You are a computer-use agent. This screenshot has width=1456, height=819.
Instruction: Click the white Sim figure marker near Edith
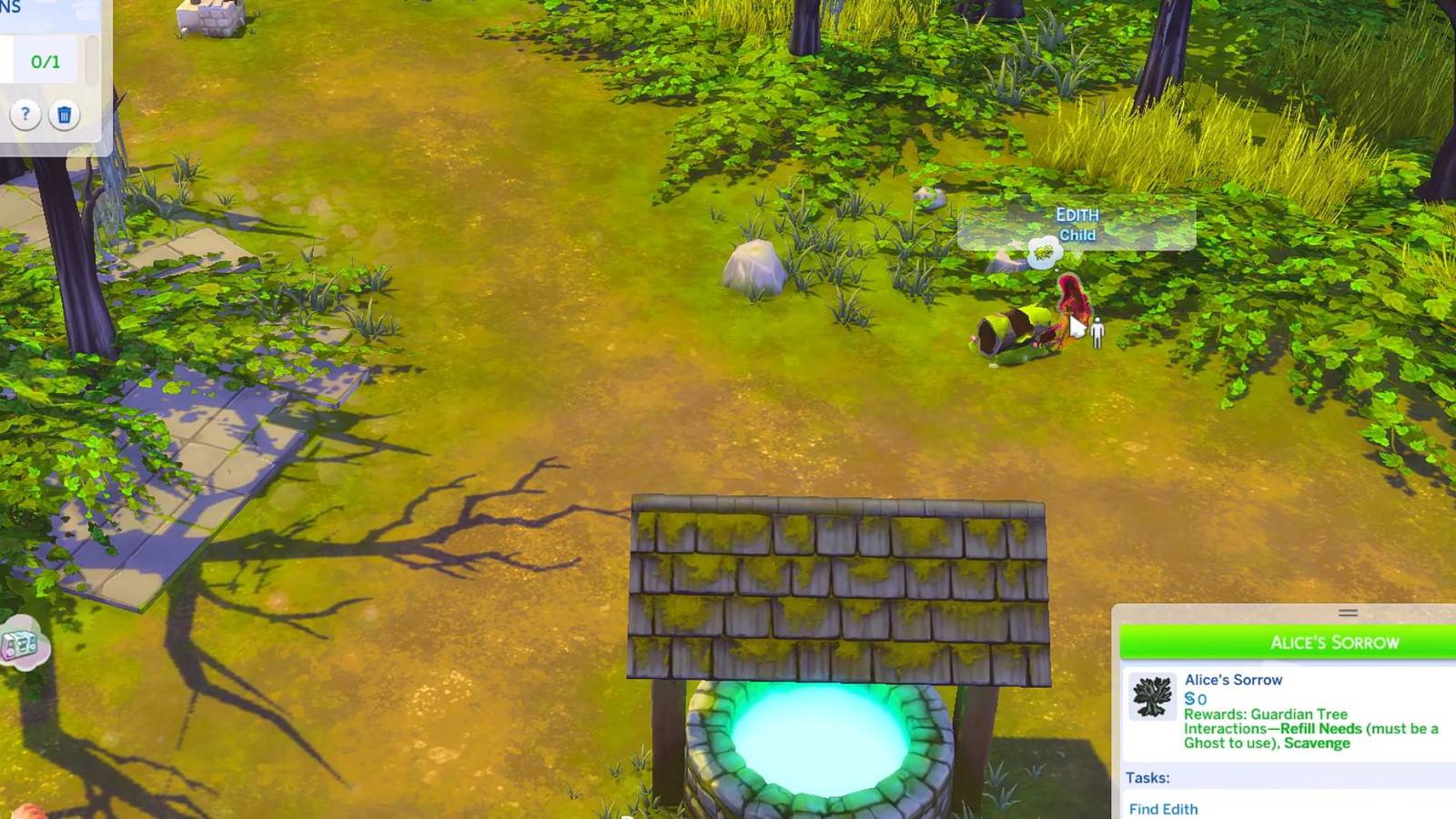point(1097,330)
